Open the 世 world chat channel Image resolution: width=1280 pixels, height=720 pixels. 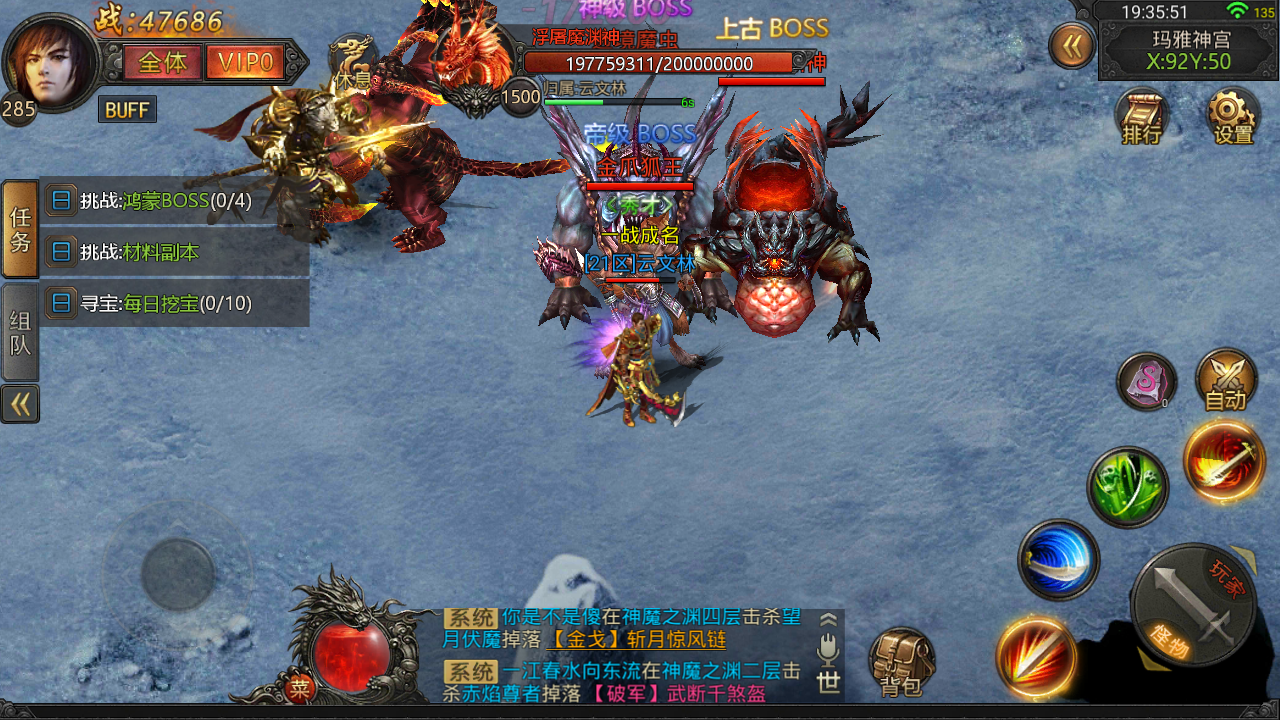coord(828,681)
